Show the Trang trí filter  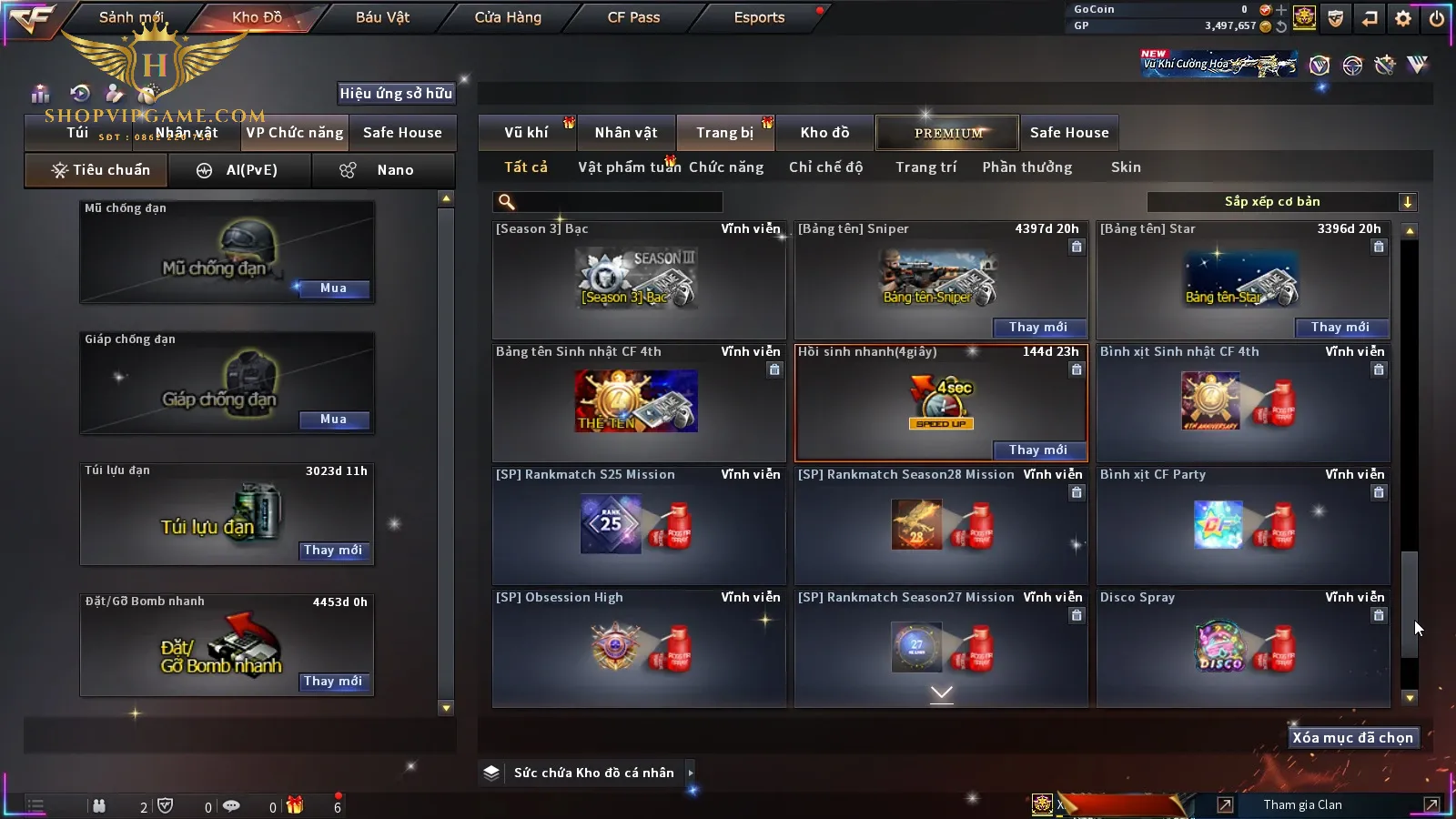point(925,167)
